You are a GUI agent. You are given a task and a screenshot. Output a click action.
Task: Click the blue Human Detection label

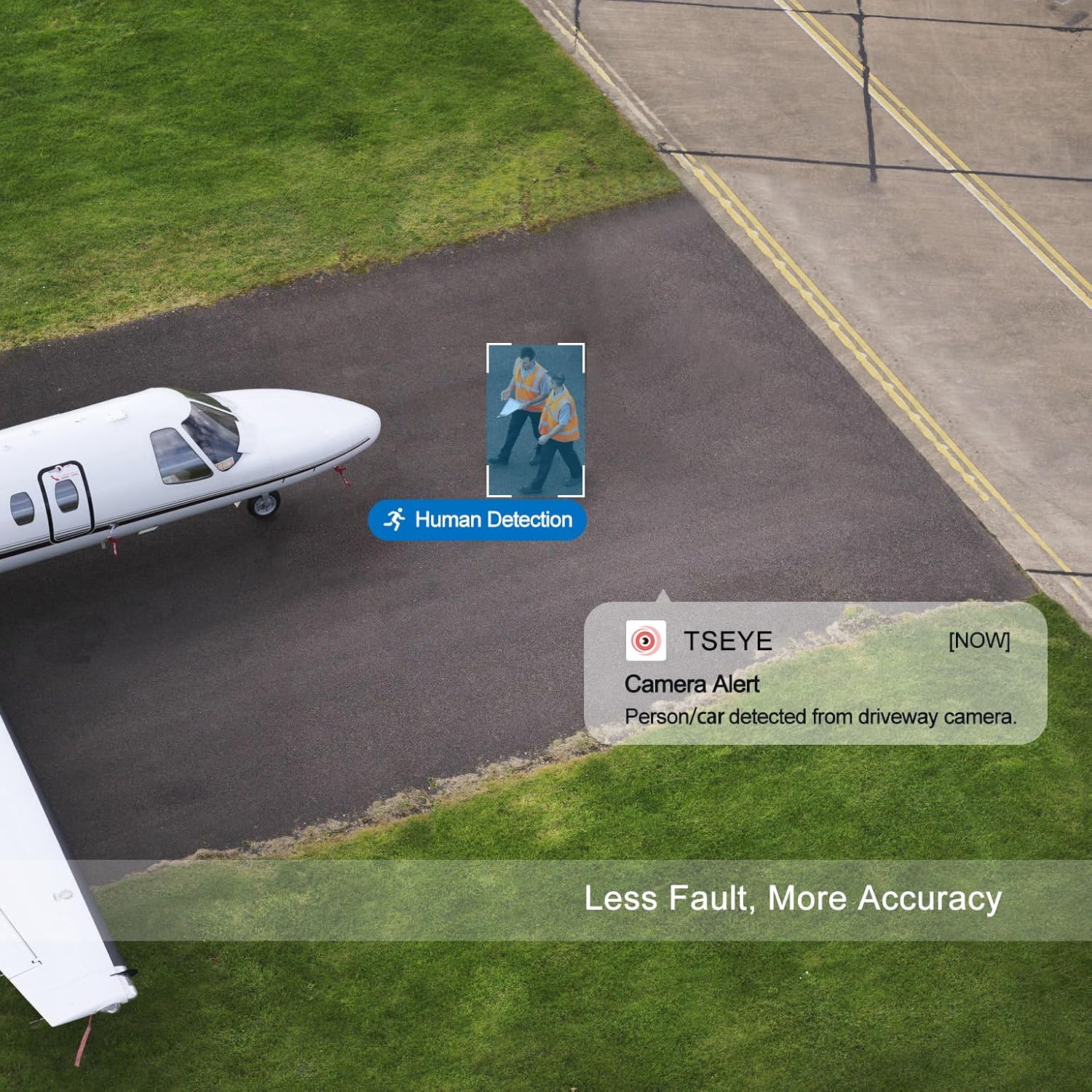click(x=478, y=520)
